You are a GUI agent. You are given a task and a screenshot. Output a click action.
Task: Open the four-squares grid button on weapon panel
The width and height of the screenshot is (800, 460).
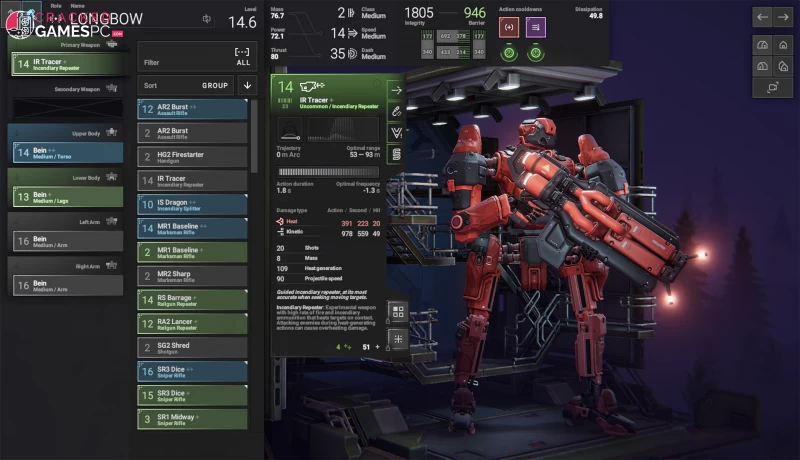point(397,313)
